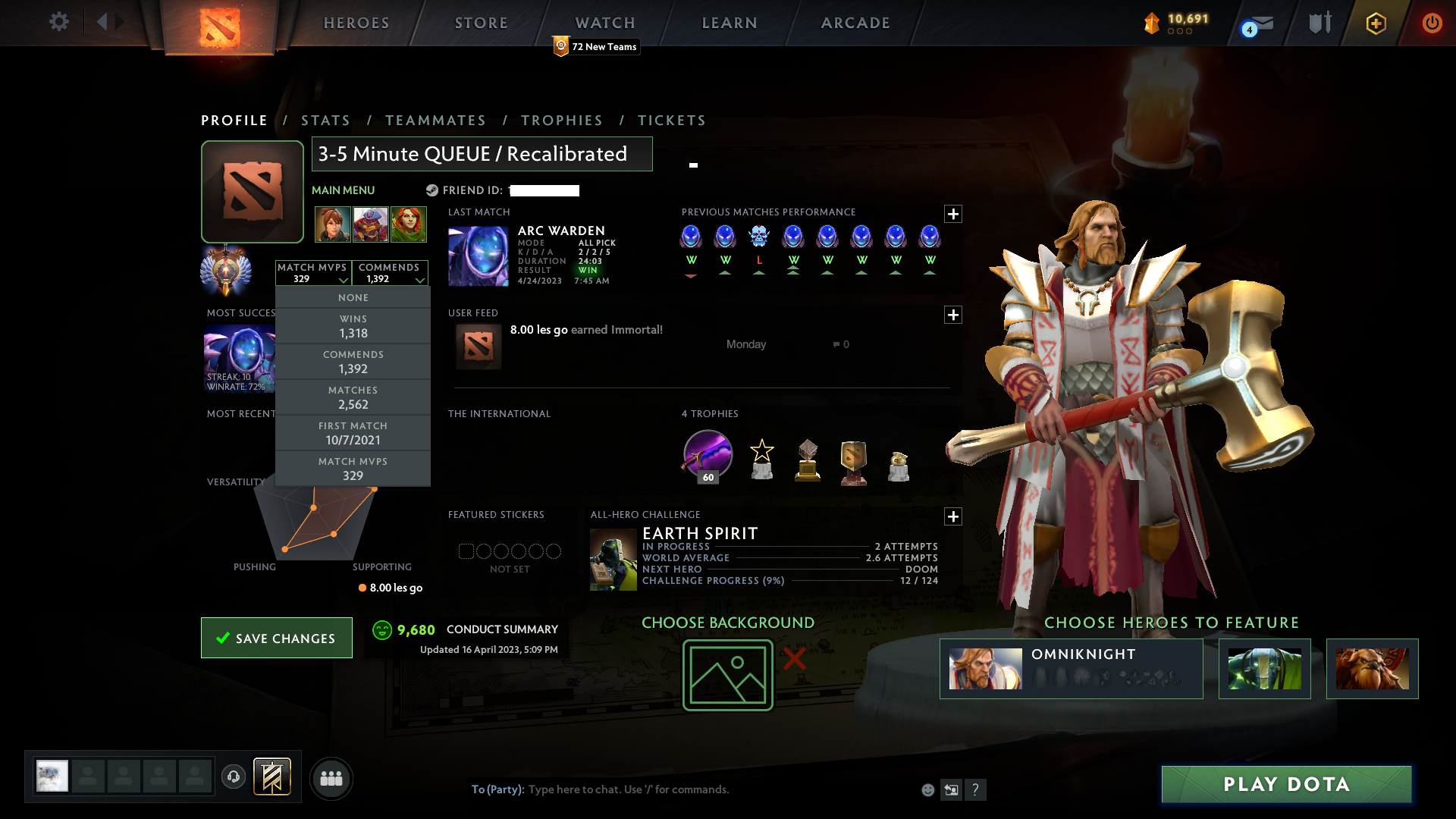Click the power button to exit Dota
The width and height of the screenshot is (1456, 819).
[1432, 23]
